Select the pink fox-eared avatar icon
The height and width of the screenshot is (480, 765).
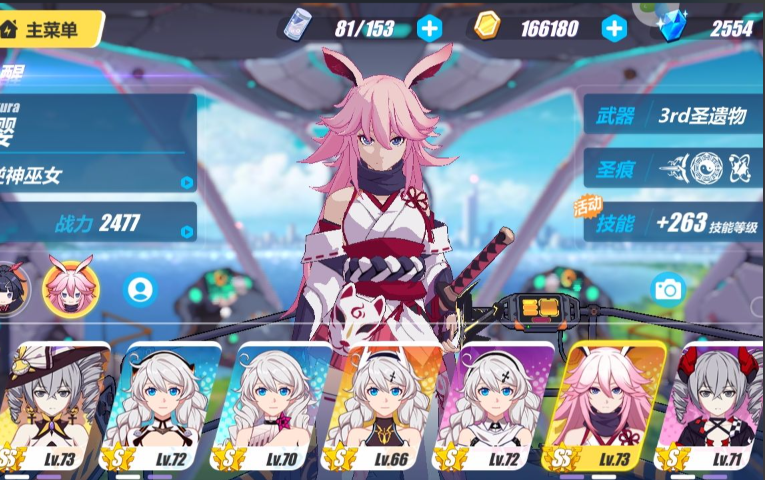[x=72, y=285]
